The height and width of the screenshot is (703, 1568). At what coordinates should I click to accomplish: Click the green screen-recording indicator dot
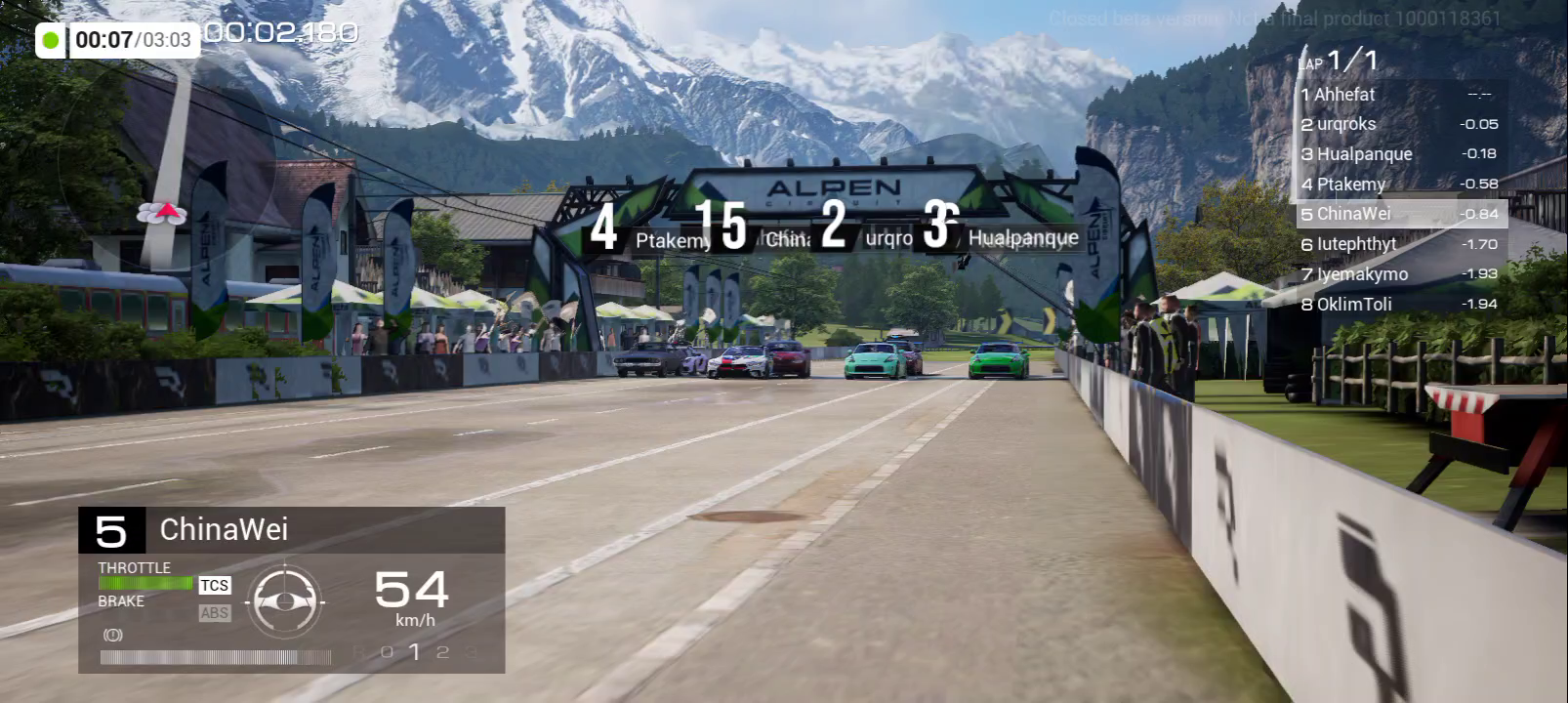51,40
